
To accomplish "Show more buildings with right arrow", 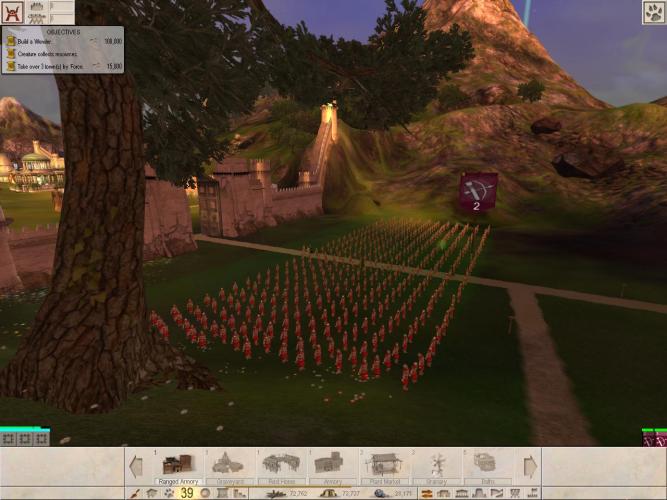I will (x=528, y=465).
